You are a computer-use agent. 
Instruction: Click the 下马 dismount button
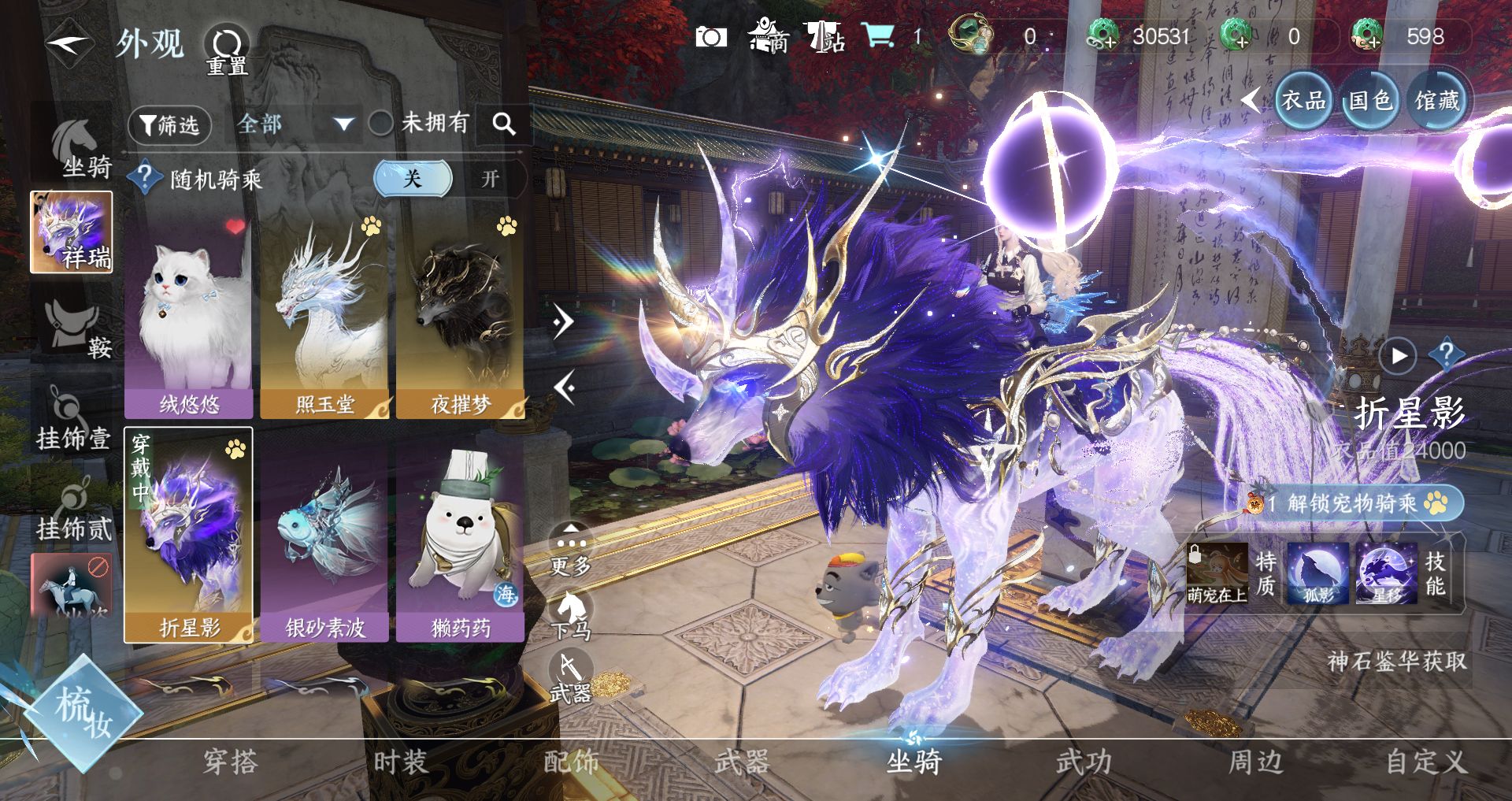click(x=570, y=614)
